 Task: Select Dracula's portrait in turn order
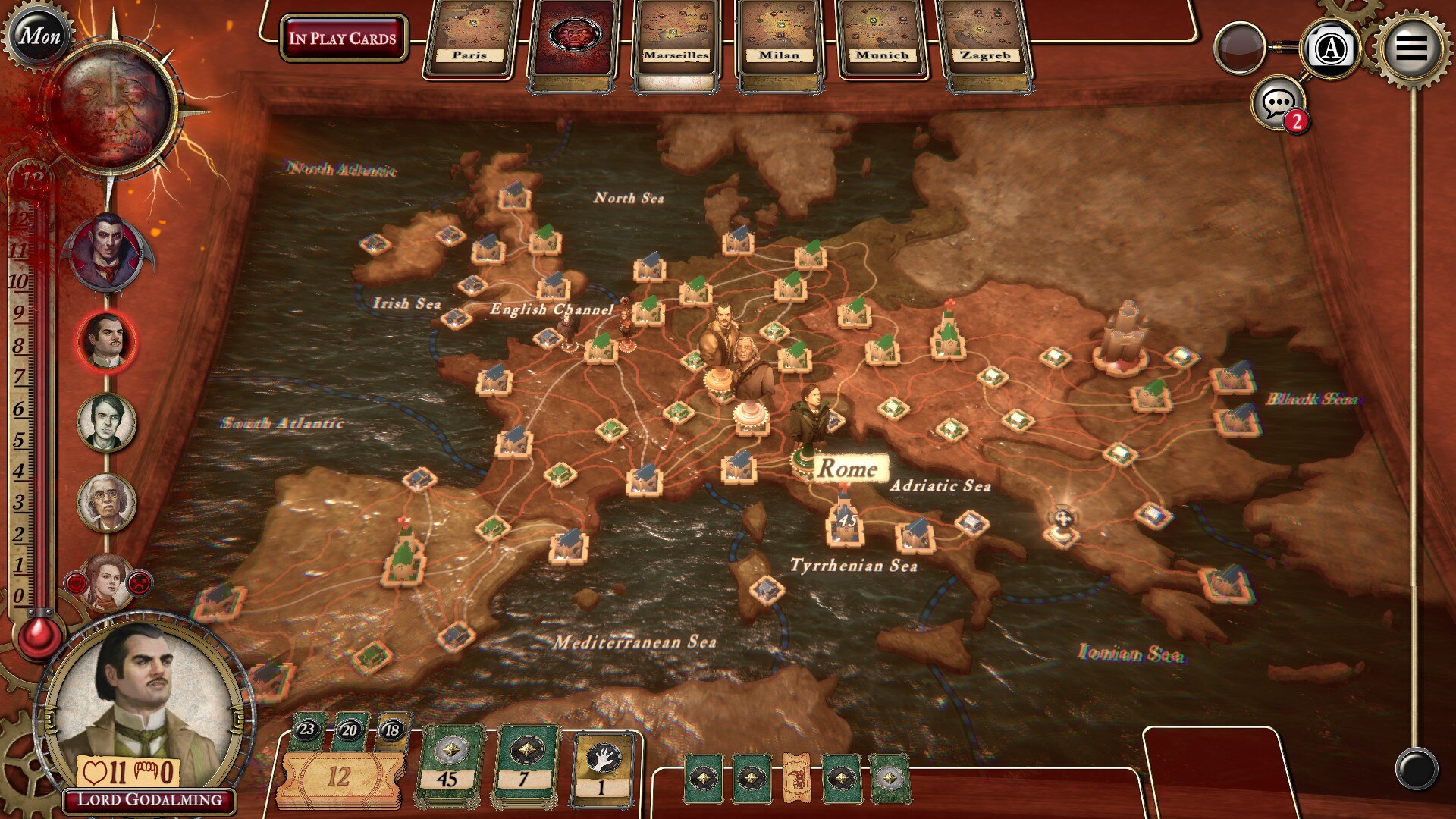pyautogui.click(x=108, y=253)
